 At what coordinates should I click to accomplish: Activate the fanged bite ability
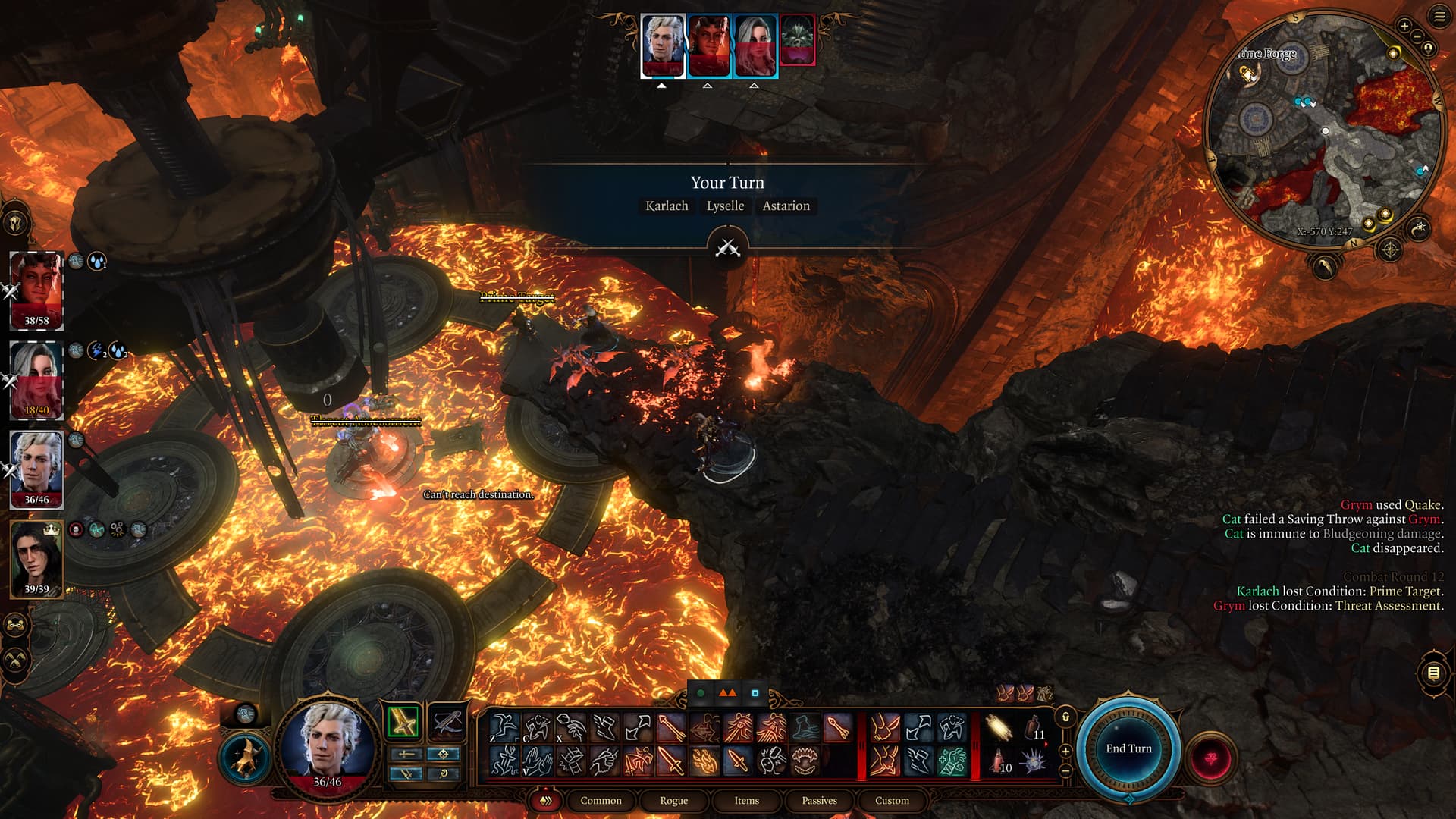click(x=804, y=761)
